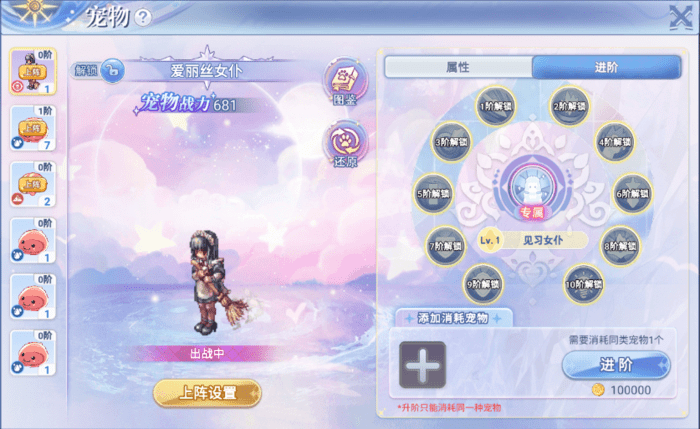This screenshot has height=429, width=700.
Task: Tap the 6阶解锁 node
Action: coord(633,192)
